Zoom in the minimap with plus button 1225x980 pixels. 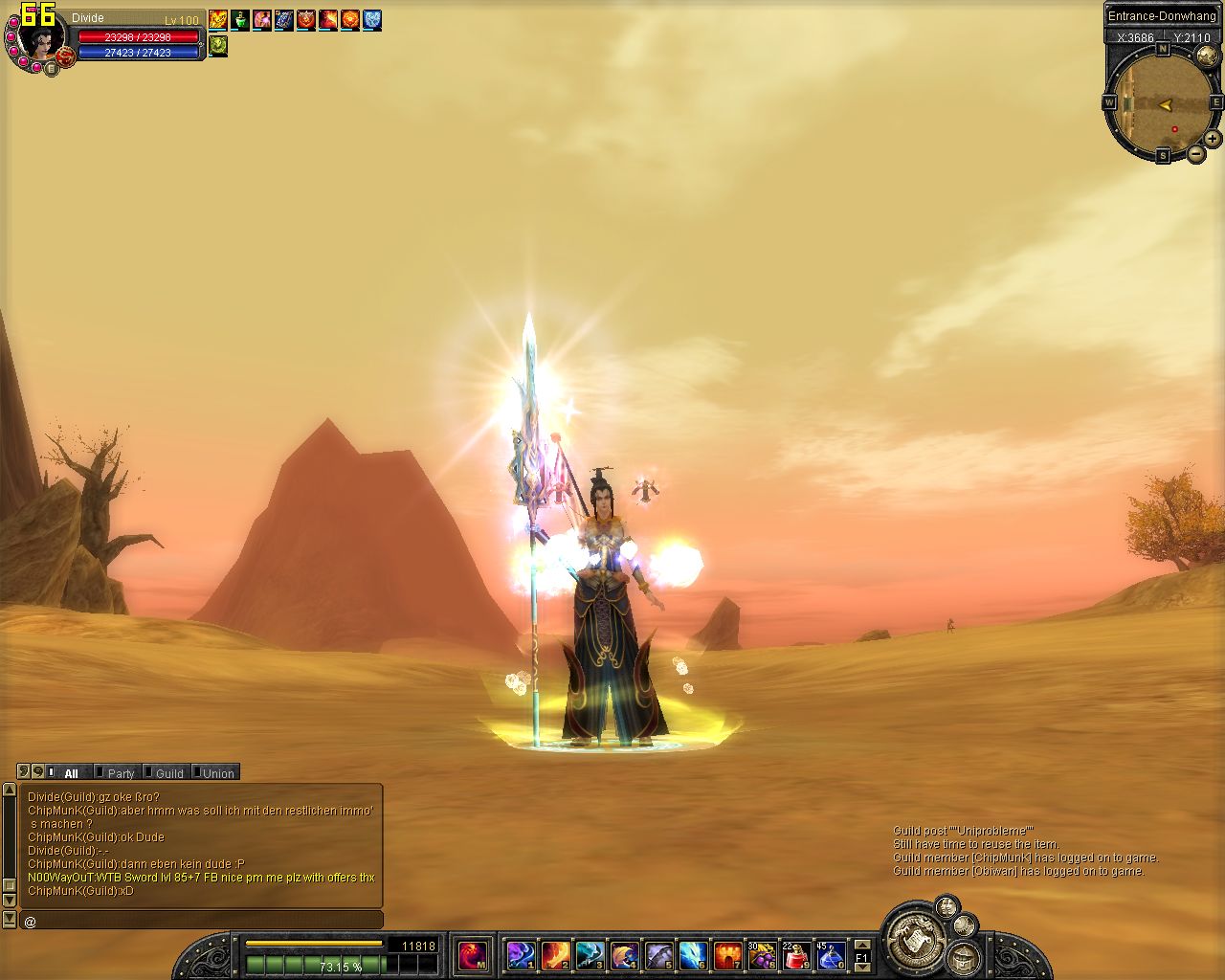click(x=1212, y=139)
